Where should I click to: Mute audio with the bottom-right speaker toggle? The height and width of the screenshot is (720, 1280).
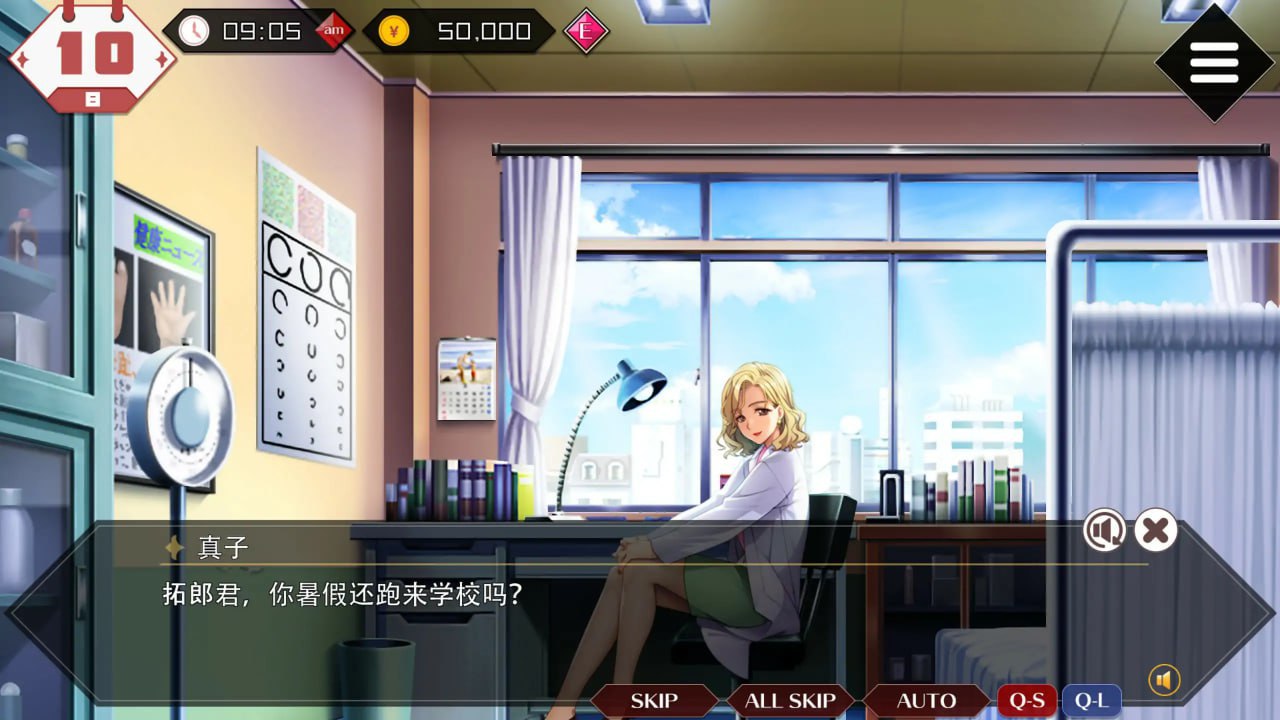pyautogui.click(x=1164, y=677)
